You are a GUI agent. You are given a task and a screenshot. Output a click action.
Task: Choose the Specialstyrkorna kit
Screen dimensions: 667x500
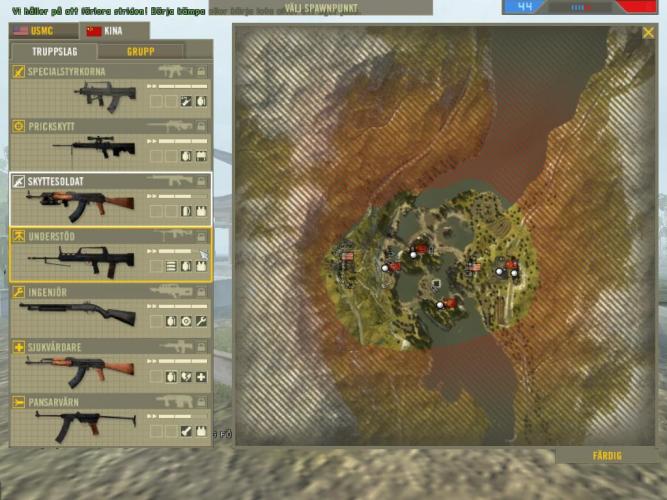[x=109, y=89]
